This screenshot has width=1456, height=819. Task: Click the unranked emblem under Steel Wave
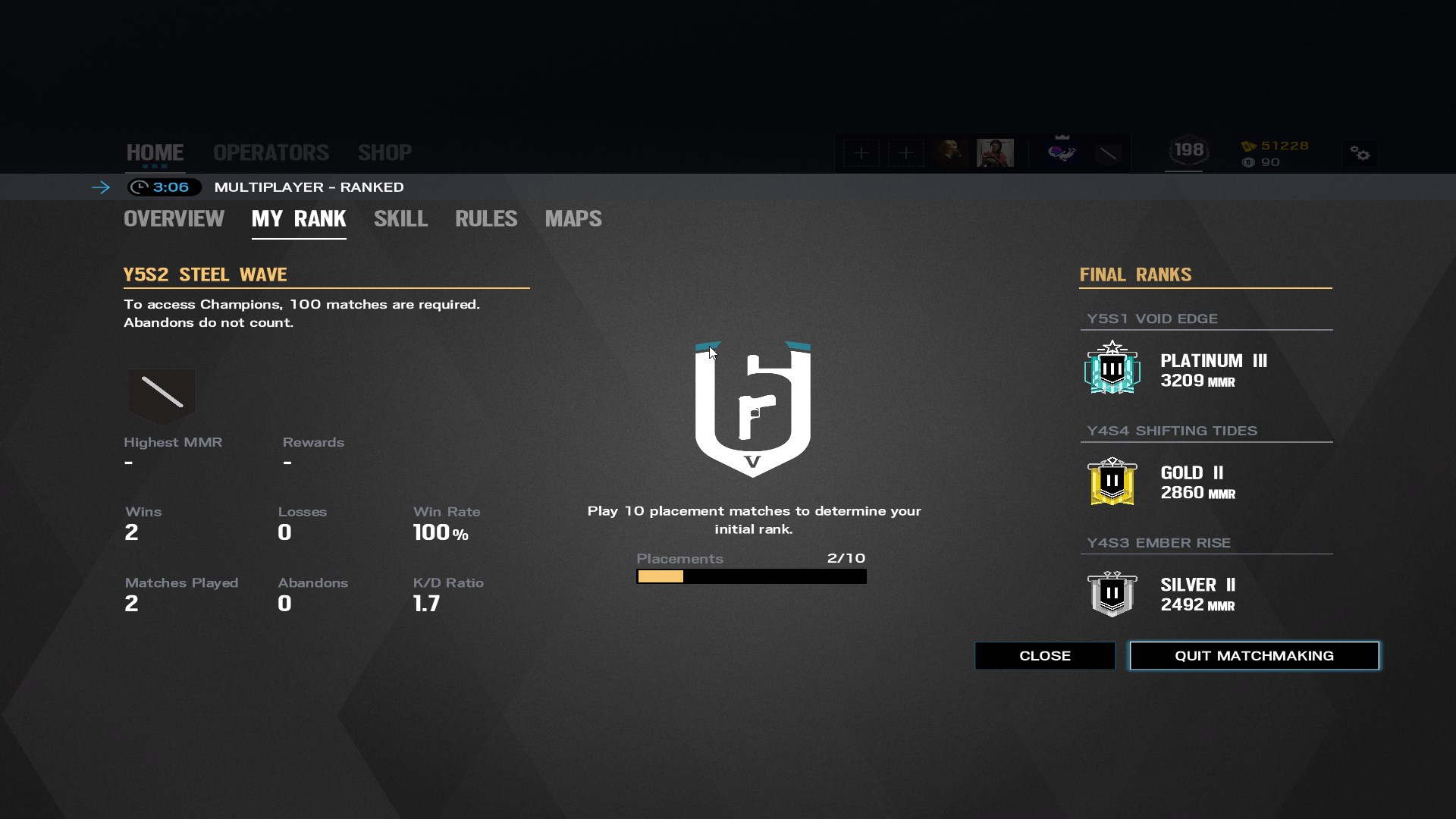click(x=162, y=393)
